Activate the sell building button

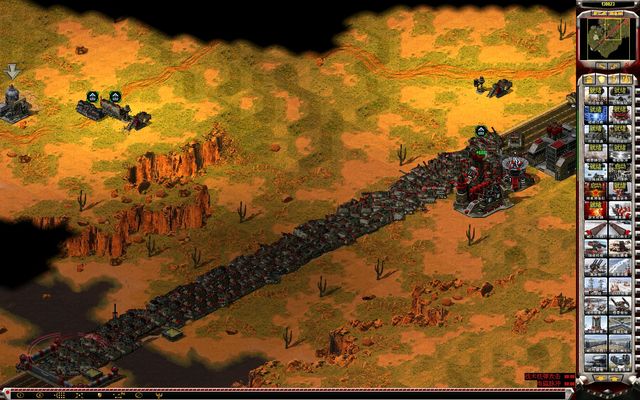pos(613,65)
